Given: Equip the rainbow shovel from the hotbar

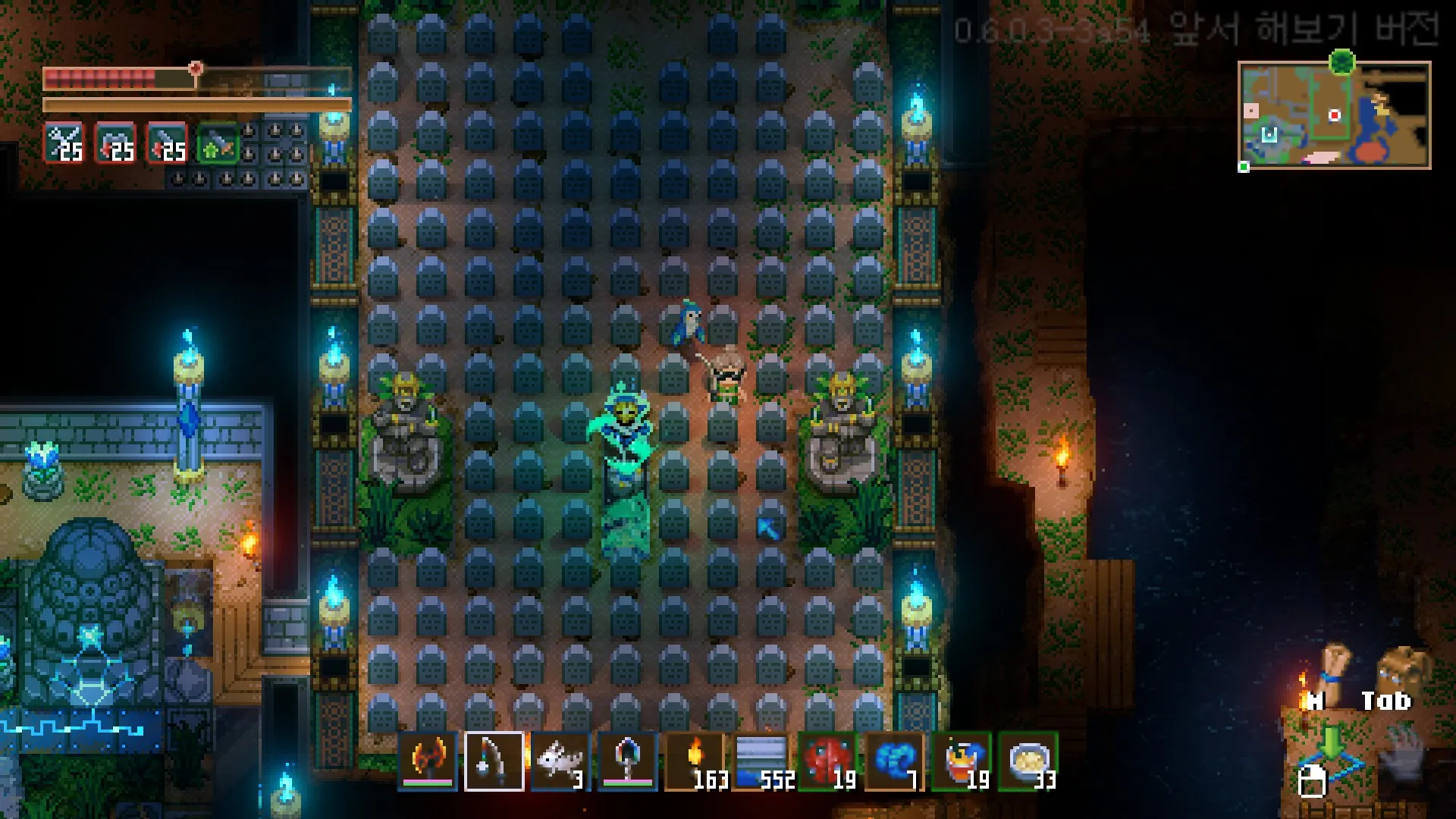Looking at the screenshot, I should 627,761.
